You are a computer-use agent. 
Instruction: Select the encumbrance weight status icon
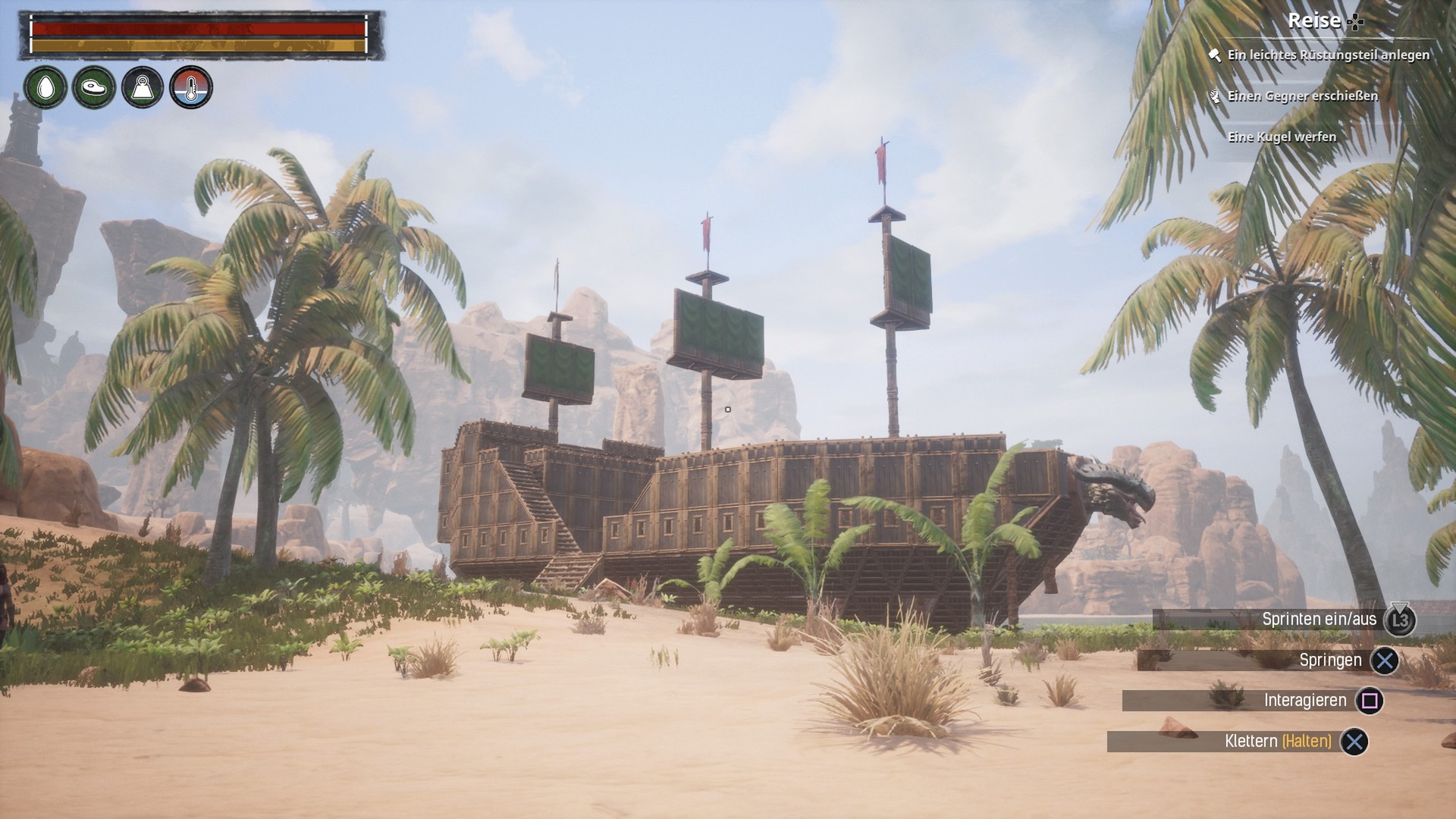pos(143,87)
